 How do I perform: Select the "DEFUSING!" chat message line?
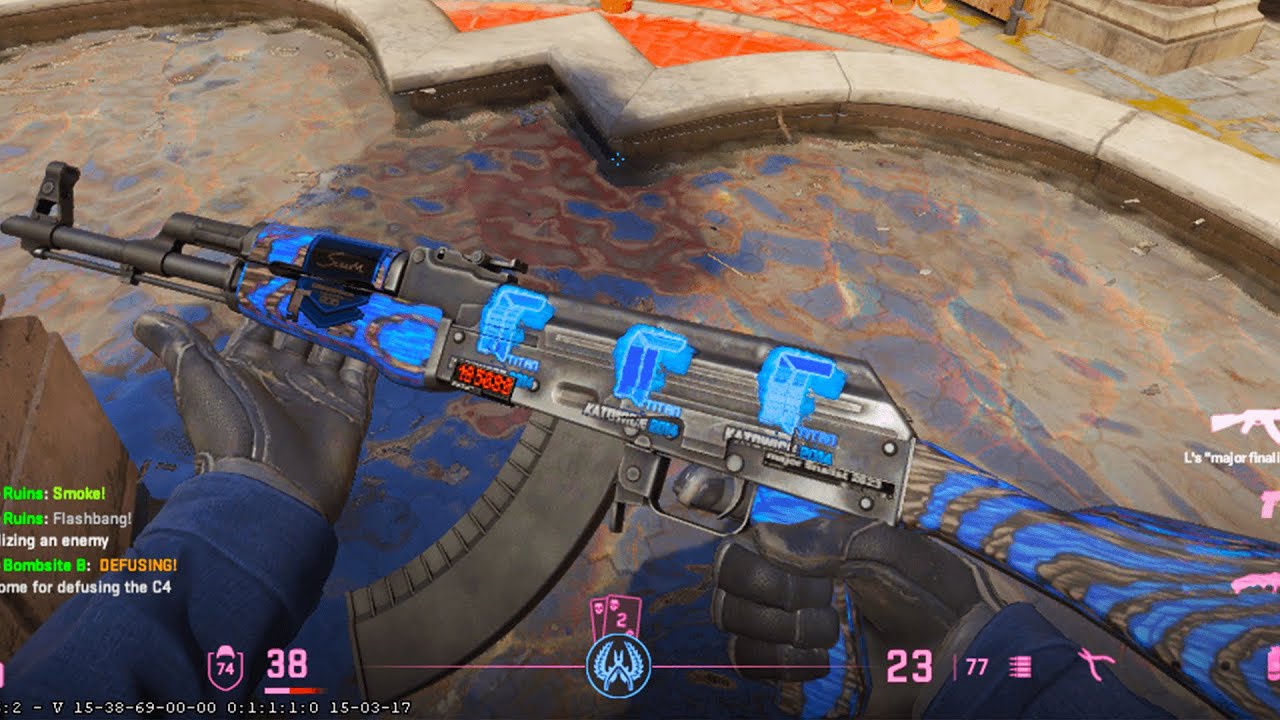coord(90,565)
